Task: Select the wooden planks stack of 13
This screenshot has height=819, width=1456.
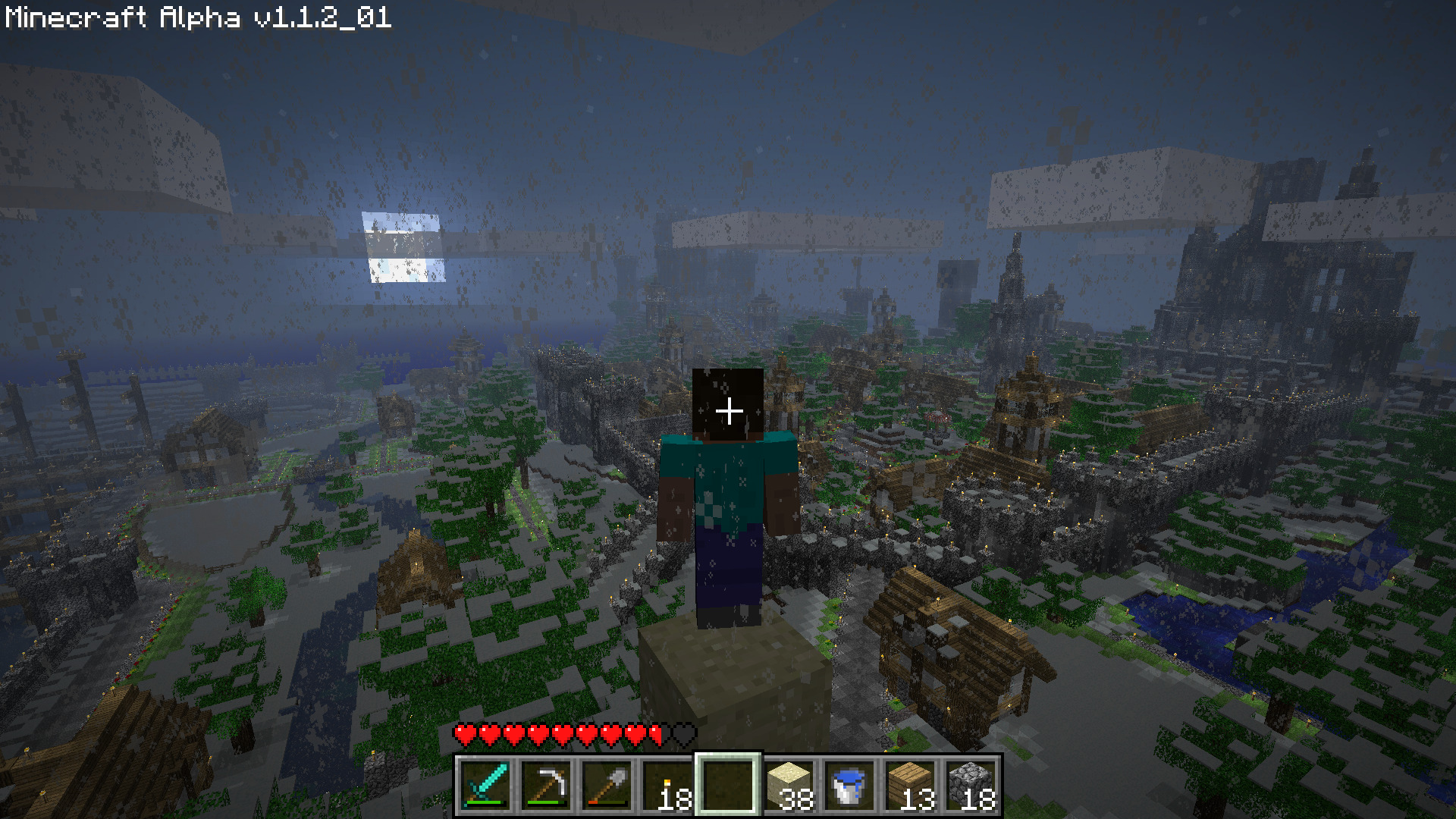Action: click(910, 785)
